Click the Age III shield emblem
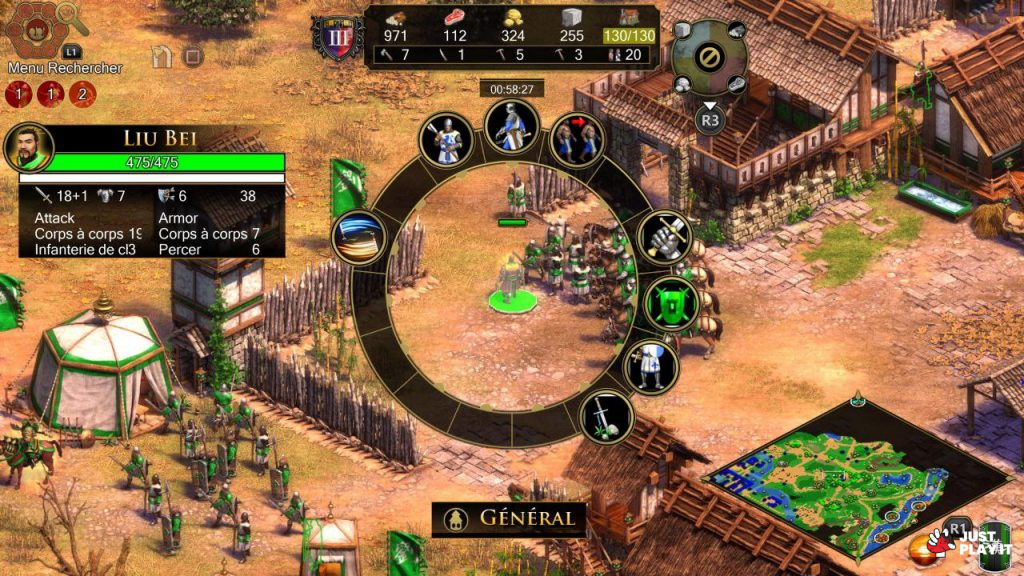 click(x=337, y=38)
